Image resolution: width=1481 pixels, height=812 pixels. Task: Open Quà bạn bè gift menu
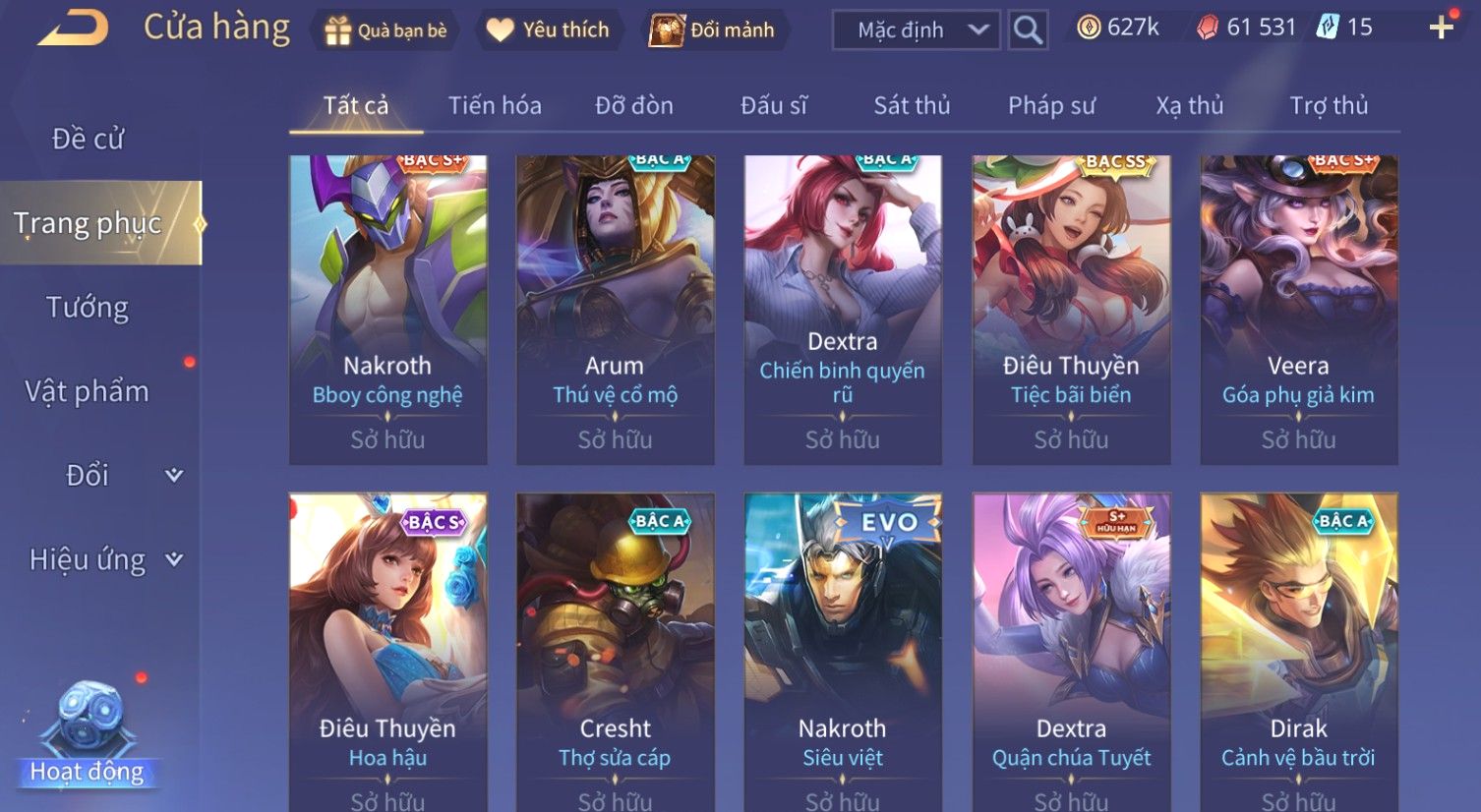385,30
